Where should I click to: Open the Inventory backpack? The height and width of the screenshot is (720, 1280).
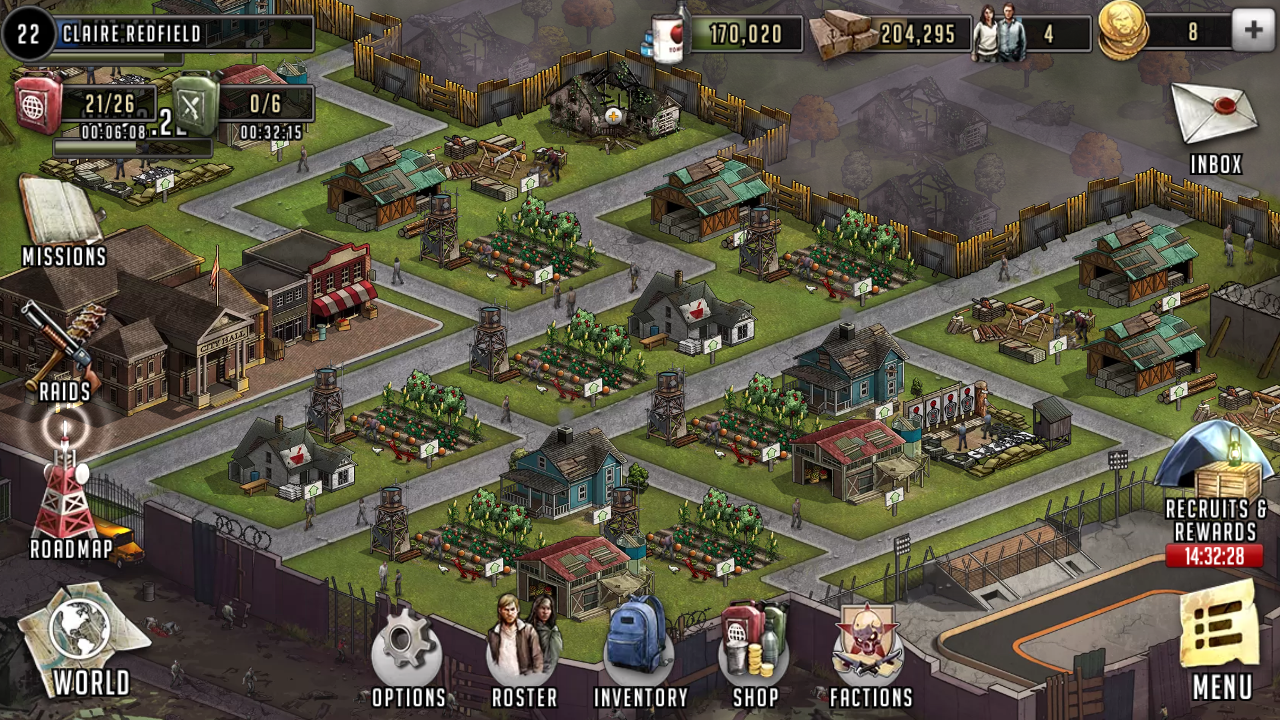[639, 645]
